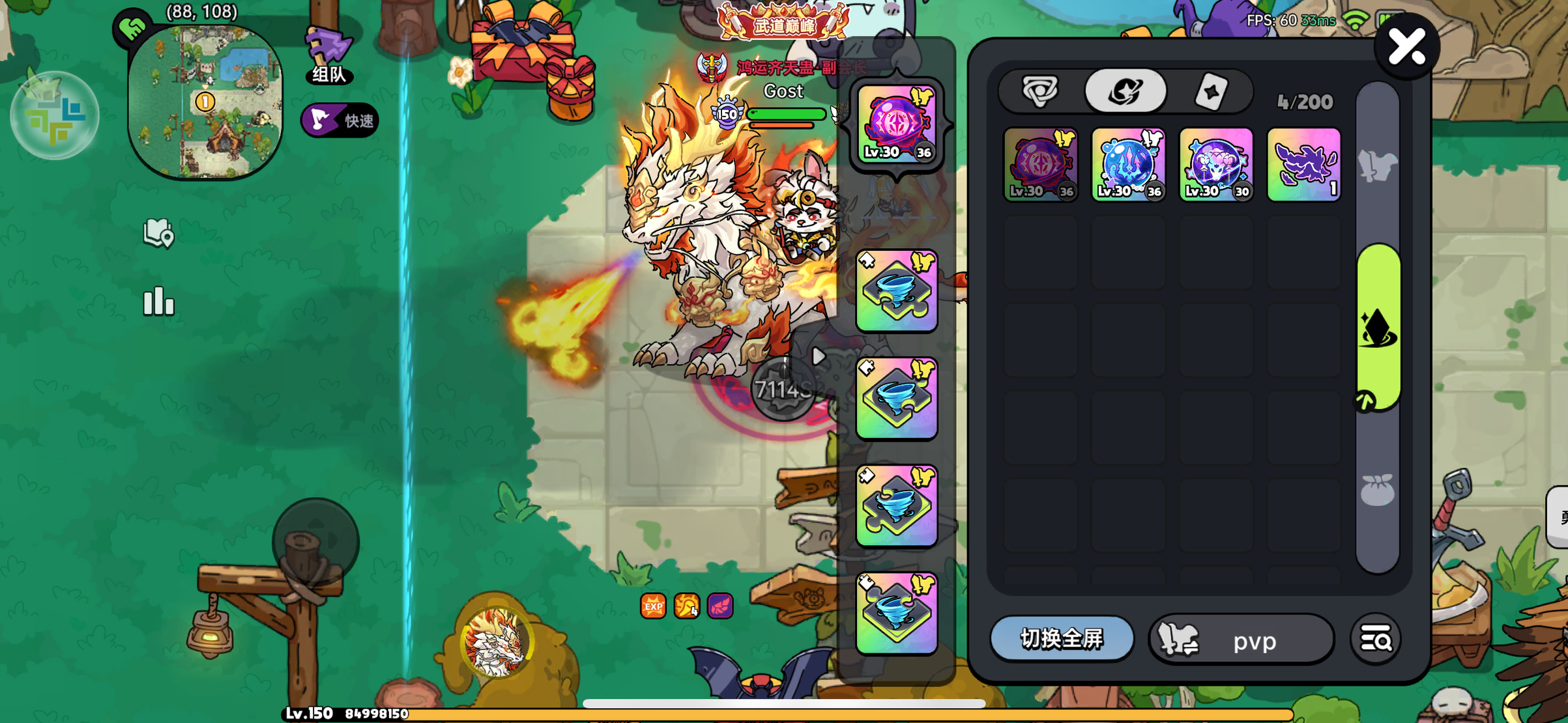1568x723 pixels.
Task: Select the purple dragon fragment item
Action: tap(1304, 164)
